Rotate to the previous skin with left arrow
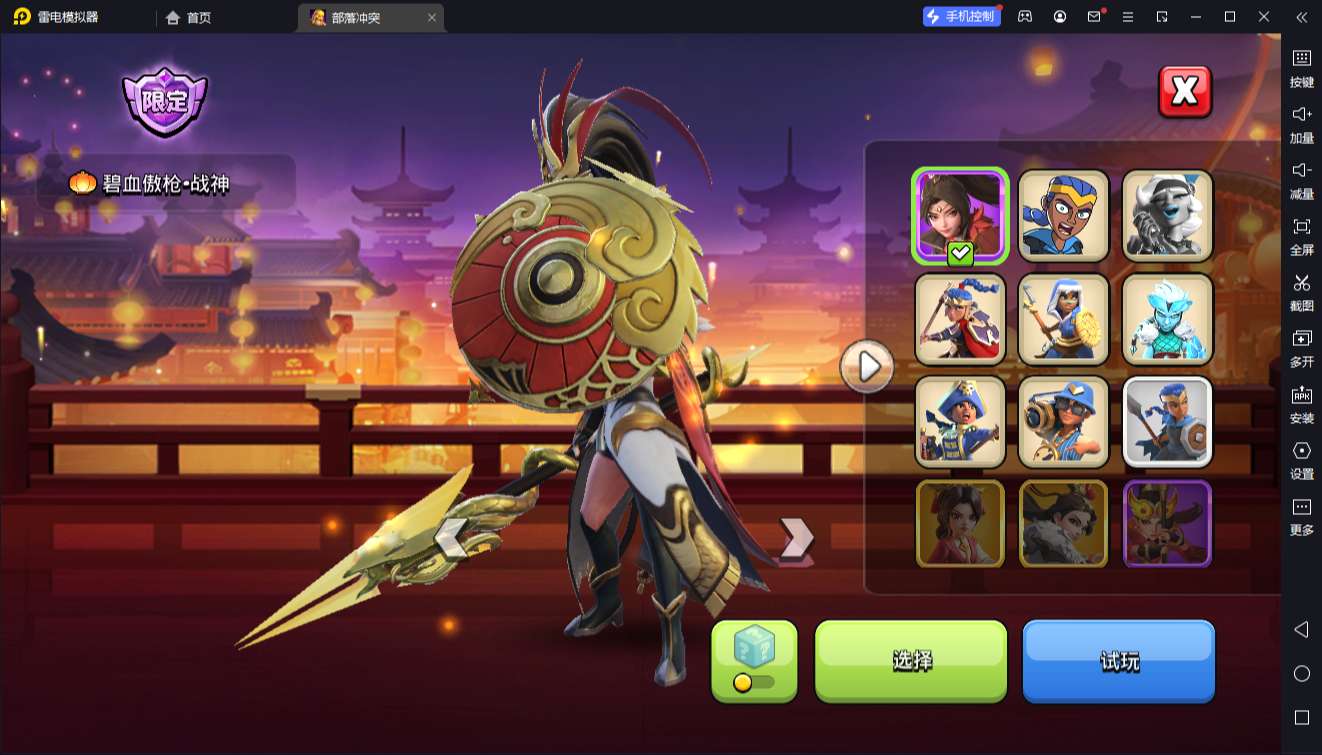 pyautogui.click(x=452, y=538)
